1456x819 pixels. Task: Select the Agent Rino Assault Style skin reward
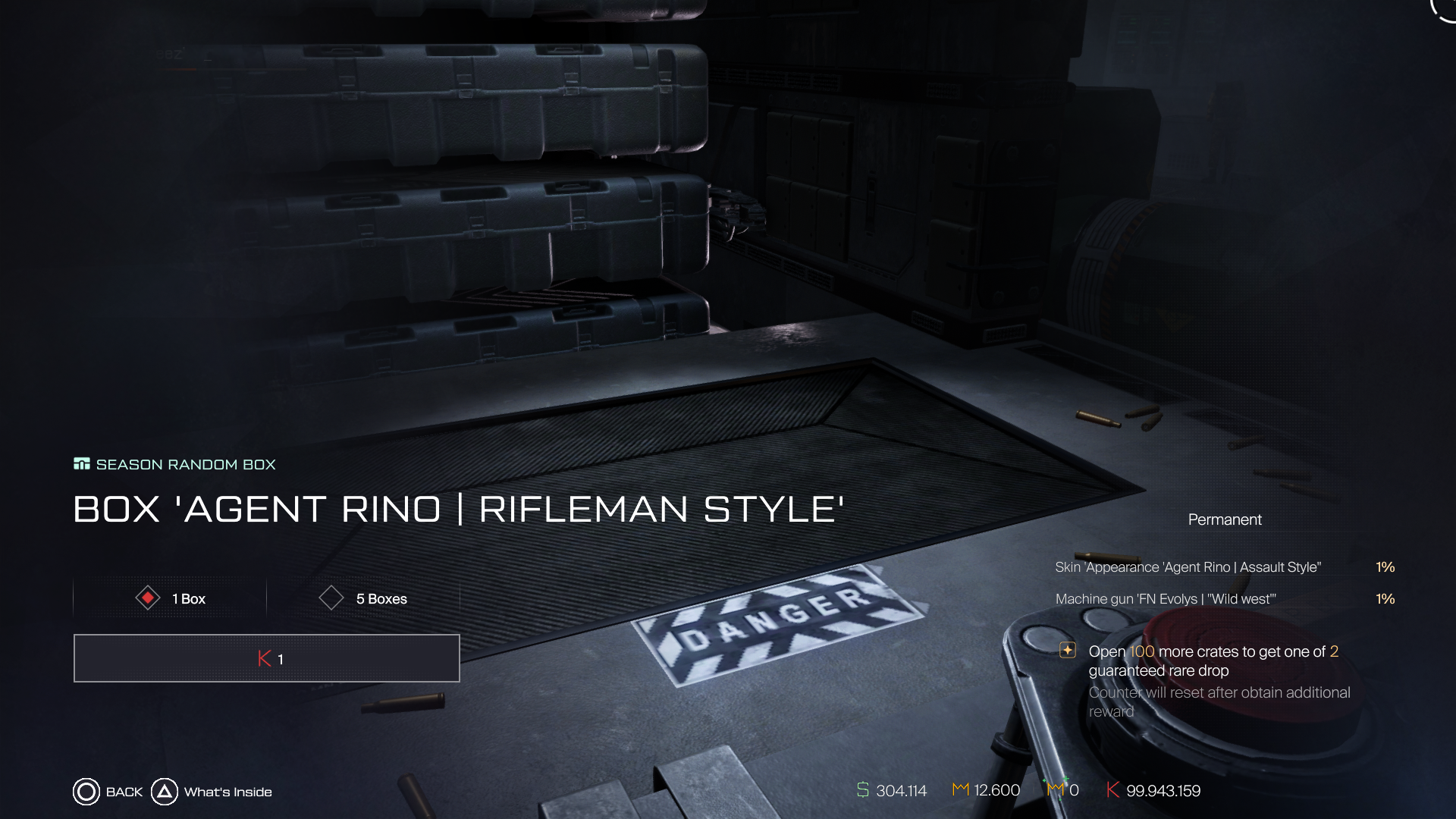click(1188, 567)
